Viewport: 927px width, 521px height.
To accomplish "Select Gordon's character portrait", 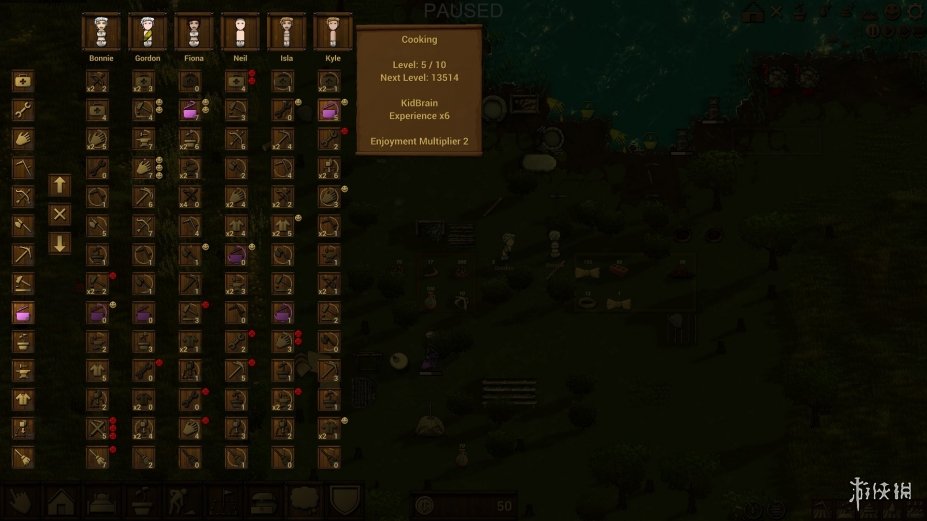I will pos(147,31).
